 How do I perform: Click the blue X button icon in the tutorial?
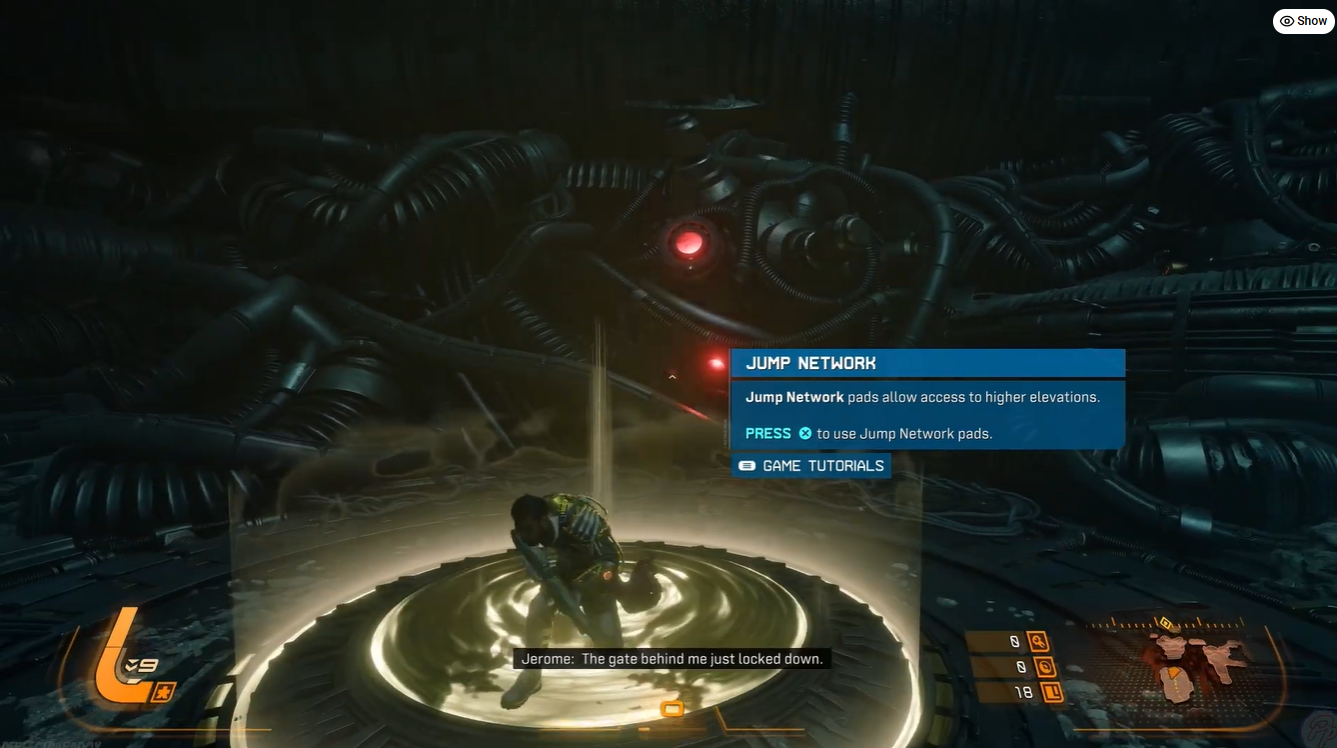coord(806,433)
